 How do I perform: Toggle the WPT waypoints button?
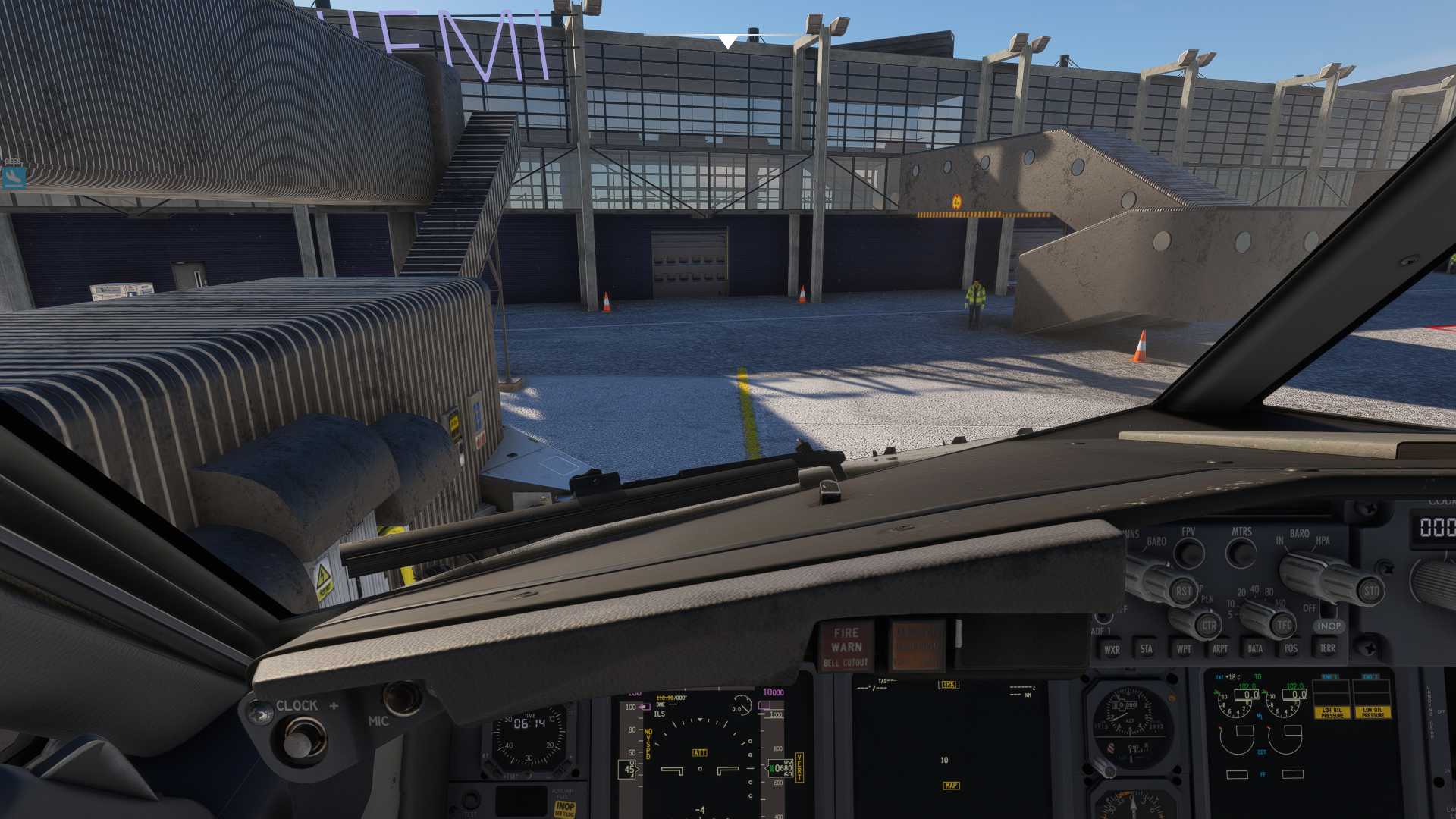click(x=1183, y=649)
